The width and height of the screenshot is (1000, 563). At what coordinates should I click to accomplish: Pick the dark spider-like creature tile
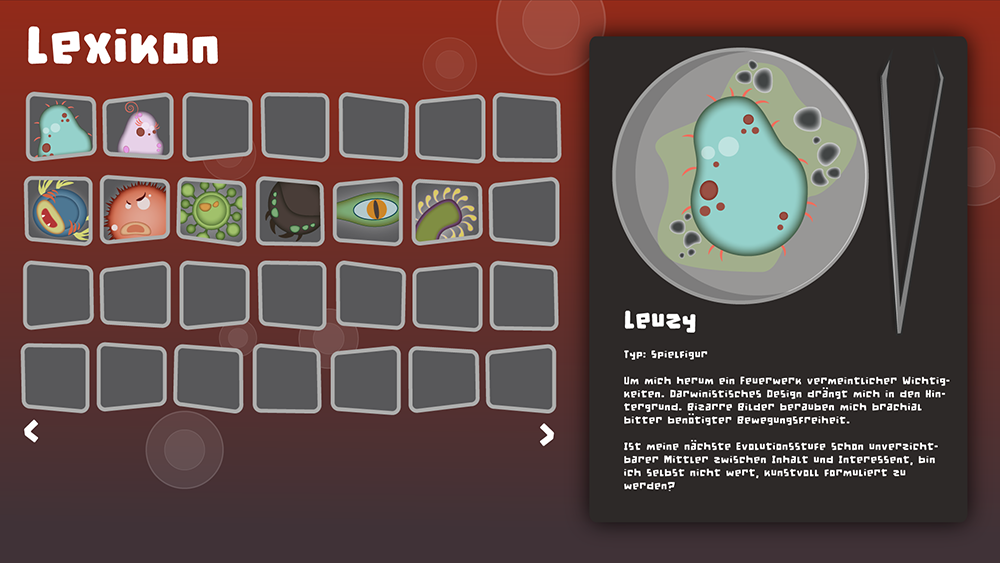(291, 211)
